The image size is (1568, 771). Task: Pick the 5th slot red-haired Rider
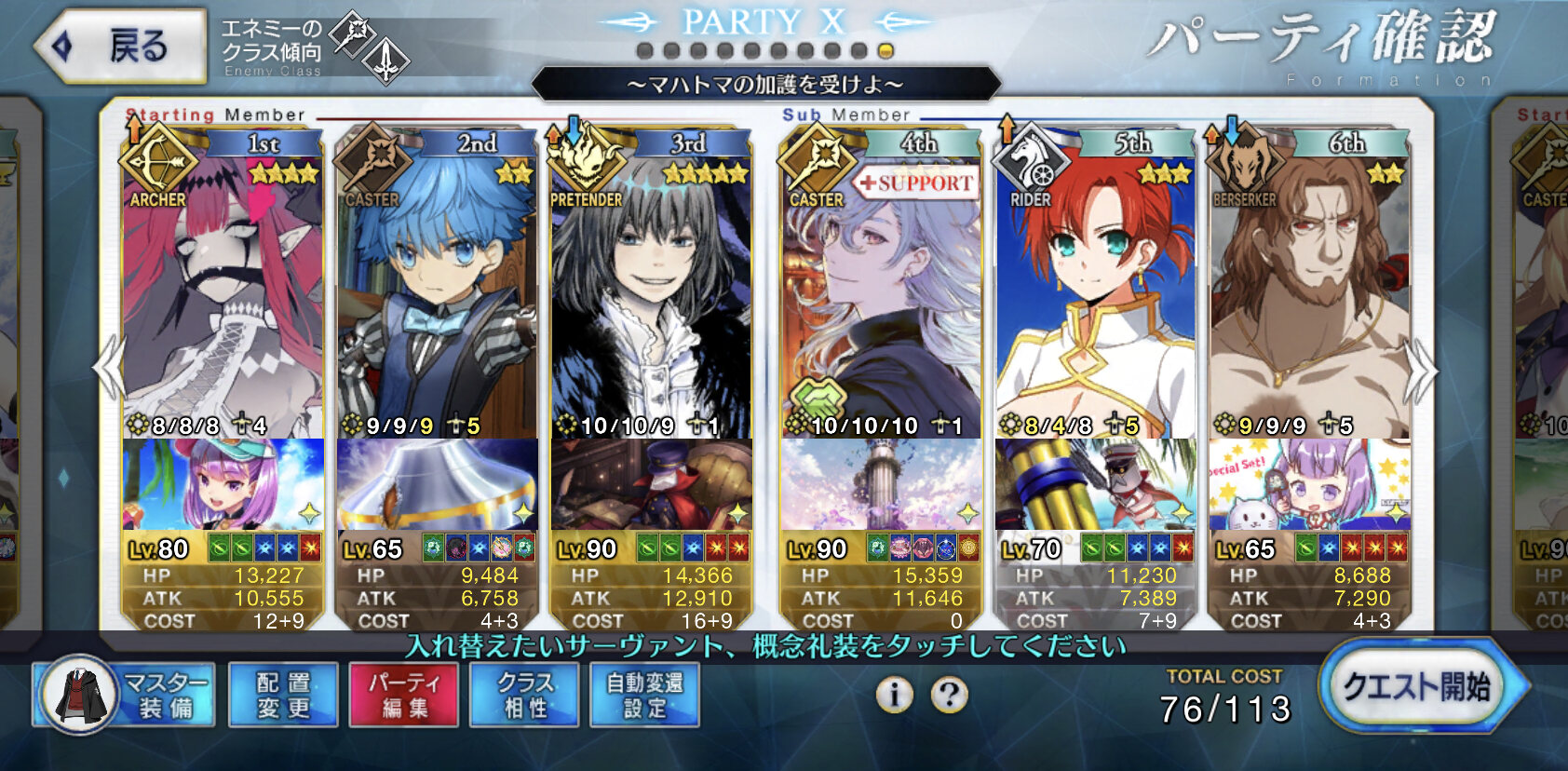tap(1095, 298)
